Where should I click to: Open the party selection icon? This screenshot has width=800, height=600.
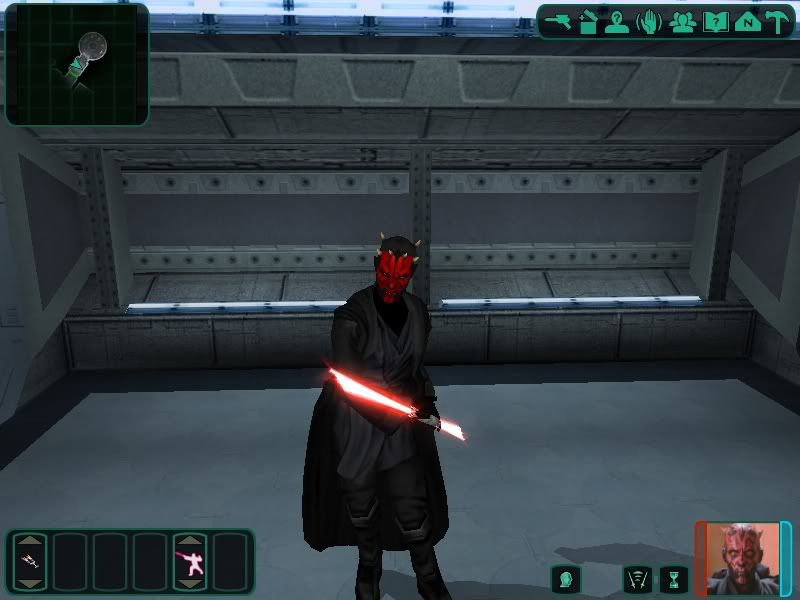click(x=683, y=21)
